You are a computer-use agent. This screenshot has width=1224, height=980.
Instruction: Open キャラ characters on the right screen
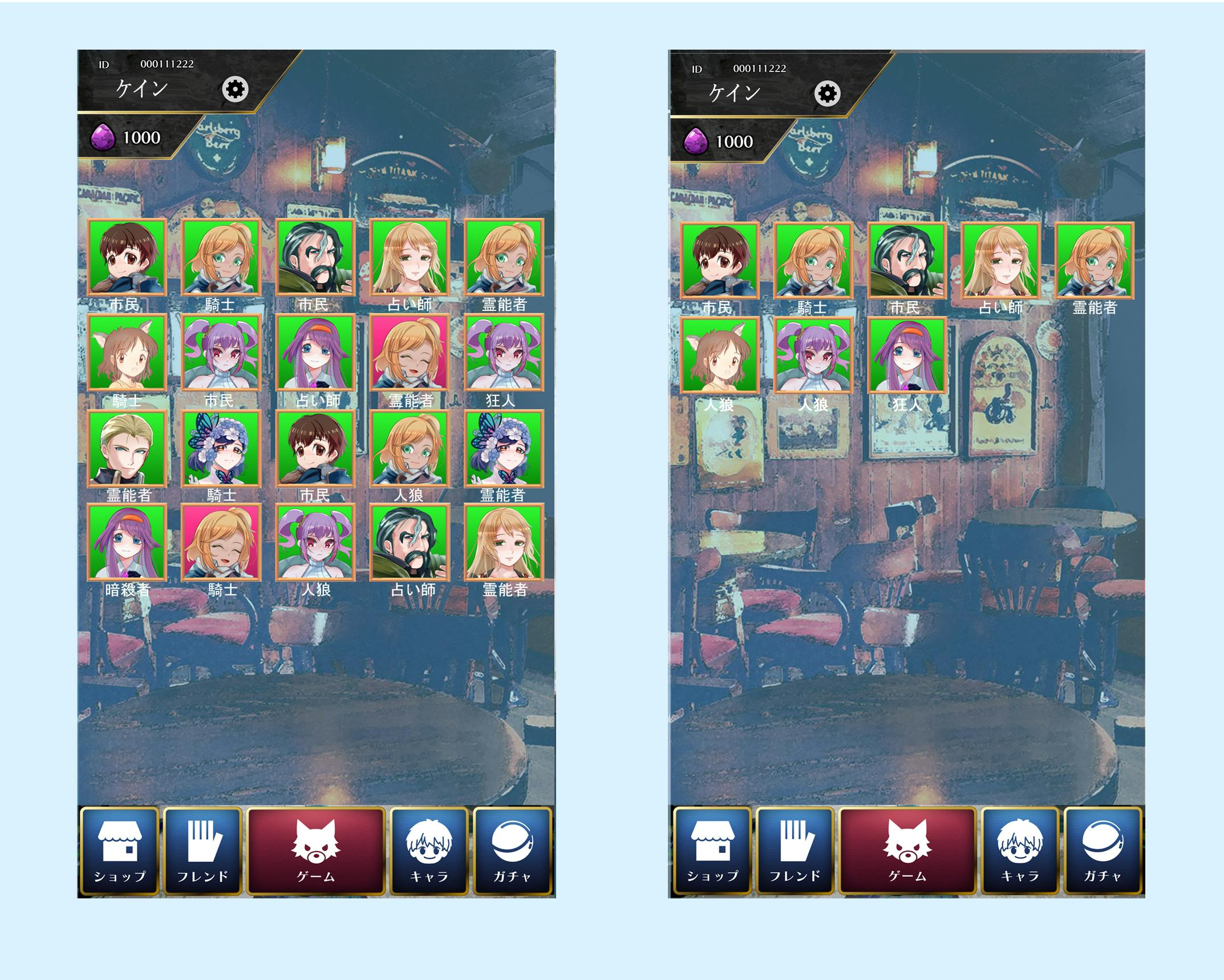pos(1020,850)
